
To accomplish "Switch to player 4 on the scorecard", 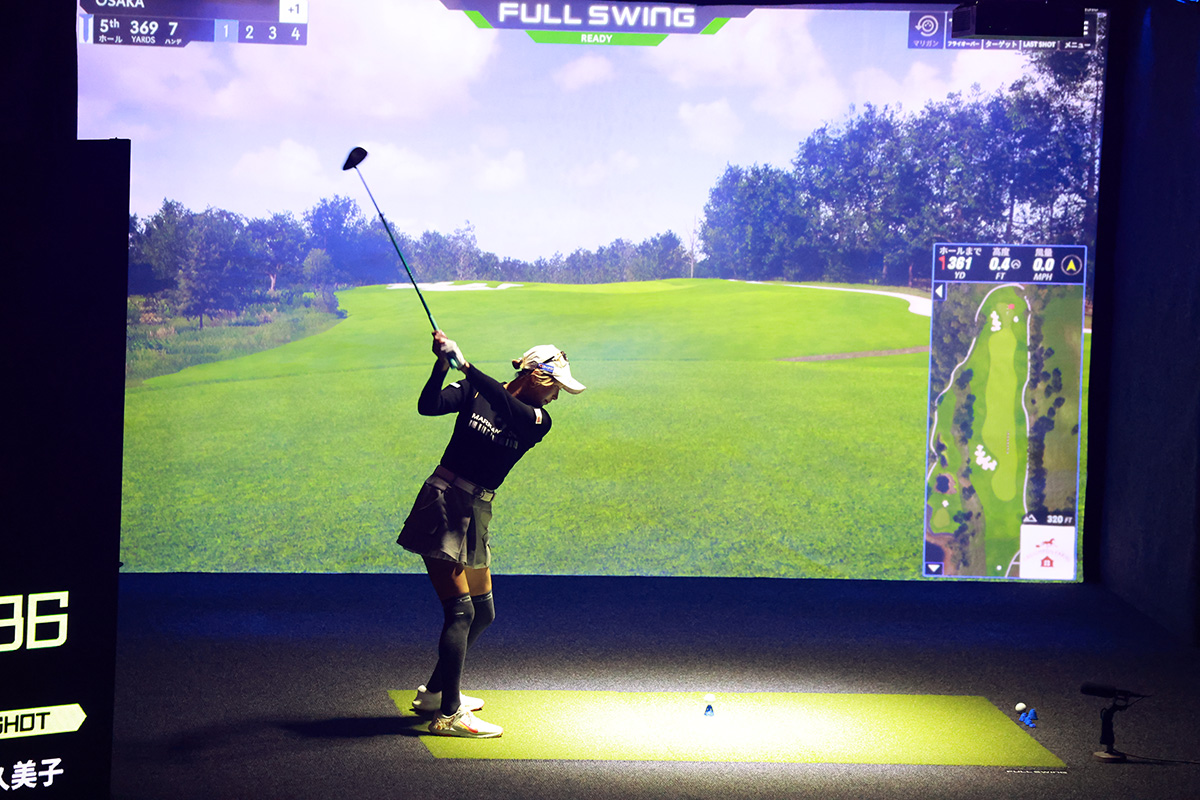I will [x=295, y=32].
